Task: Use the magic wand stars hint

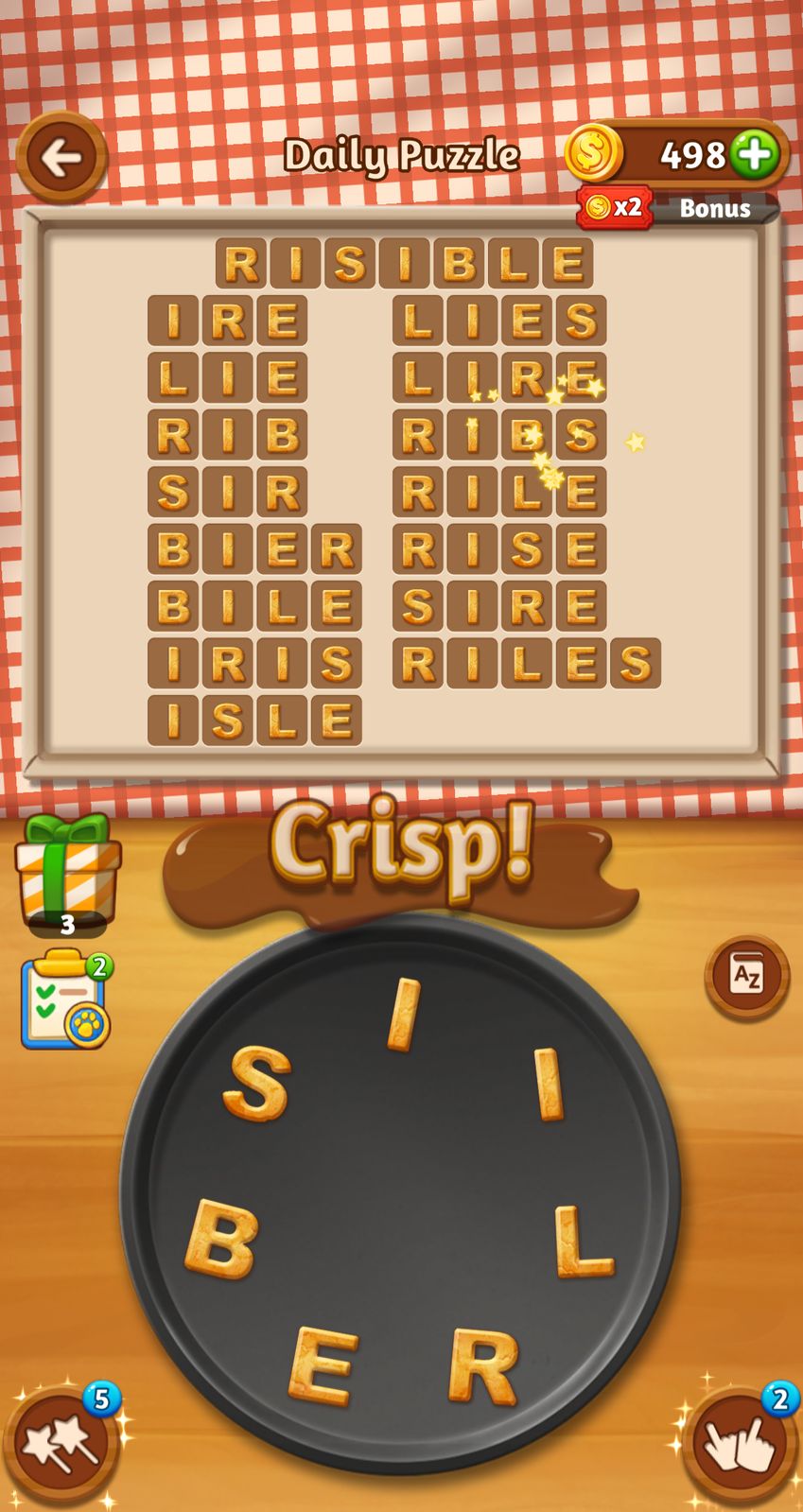Action: pos(62,1445)
